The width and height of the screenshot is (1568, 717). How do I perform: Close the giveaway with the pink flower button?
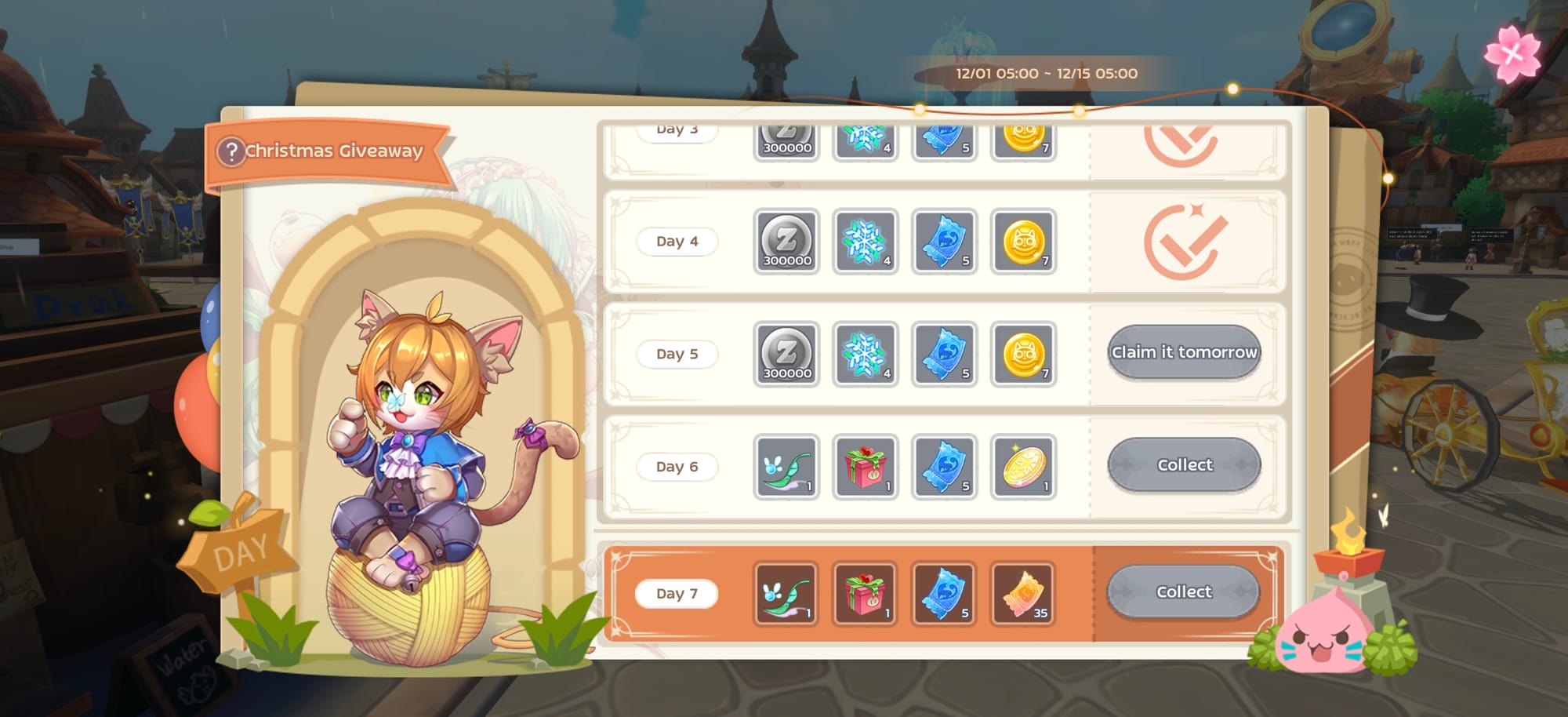[1512, 53]
